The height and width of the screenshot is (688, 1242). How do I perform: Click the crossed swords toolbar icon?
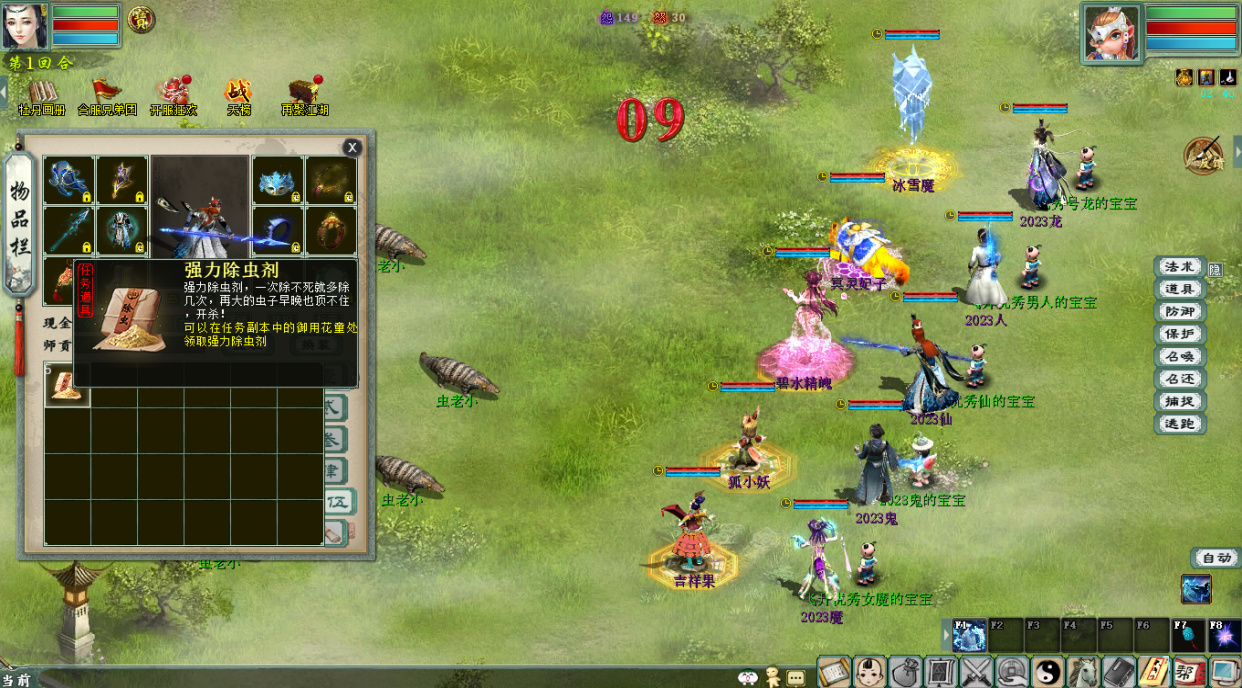point(976,671)
